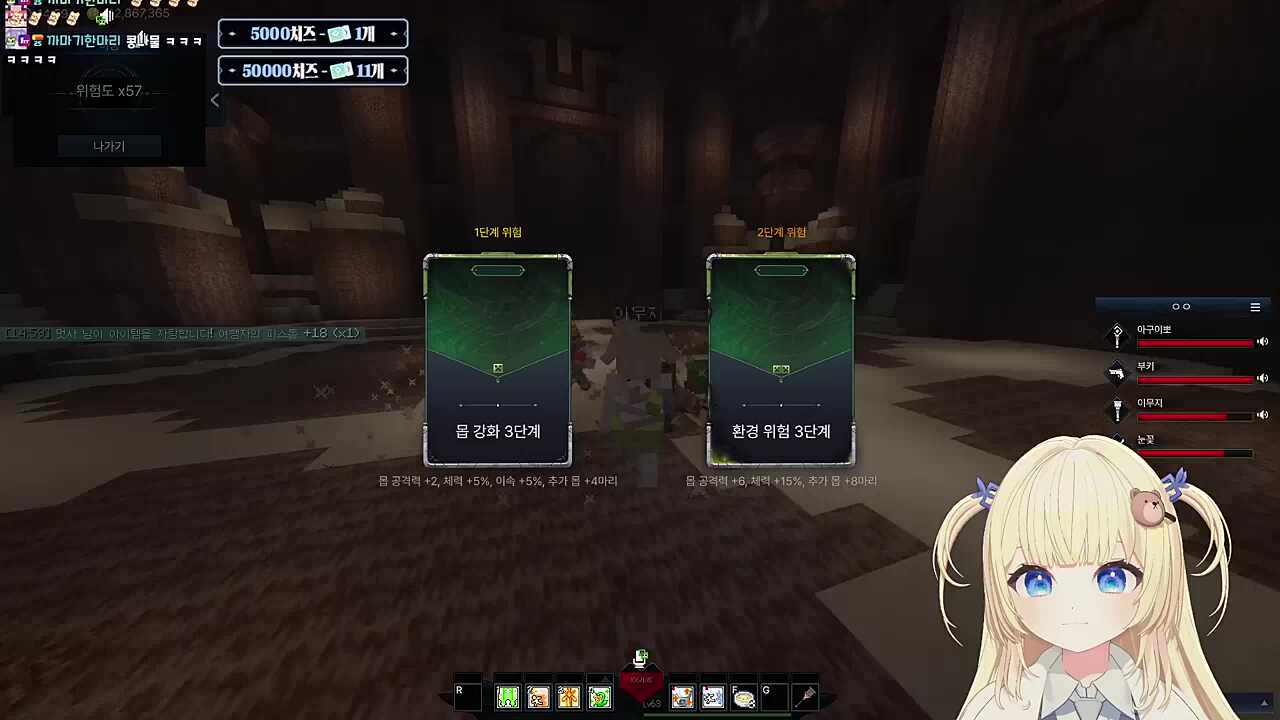Click the 50000치즈 purchase button
Screen dimensions: 1280x720
click(313, 70)
